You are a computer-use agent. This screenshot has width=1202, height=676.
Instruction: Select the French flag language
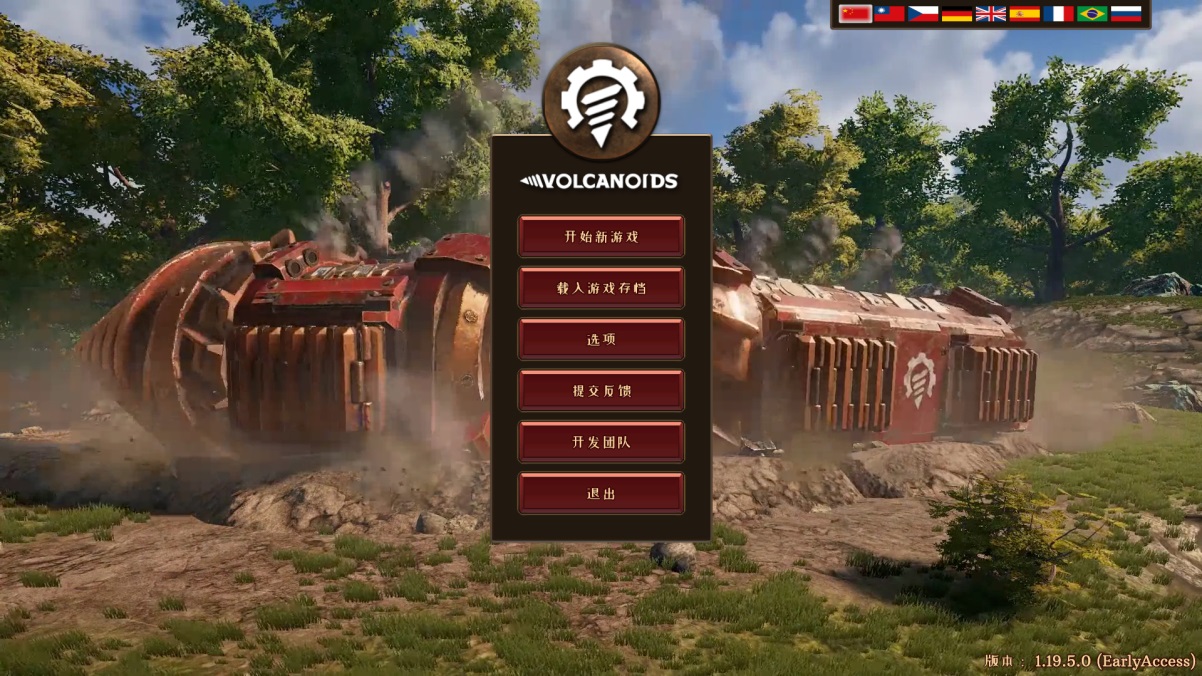click(1059, 14)
